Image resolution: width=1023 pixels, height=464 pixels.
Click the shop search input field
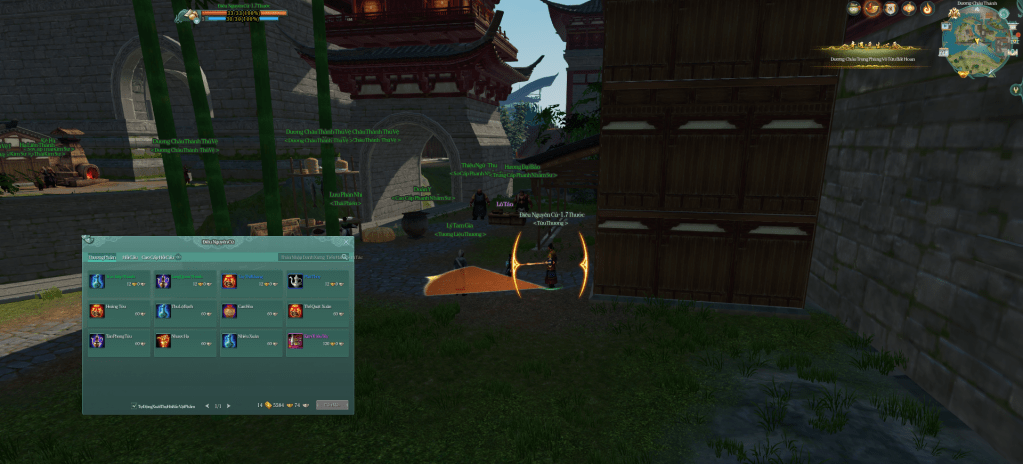pyautogui.click(x=313, y=257)
